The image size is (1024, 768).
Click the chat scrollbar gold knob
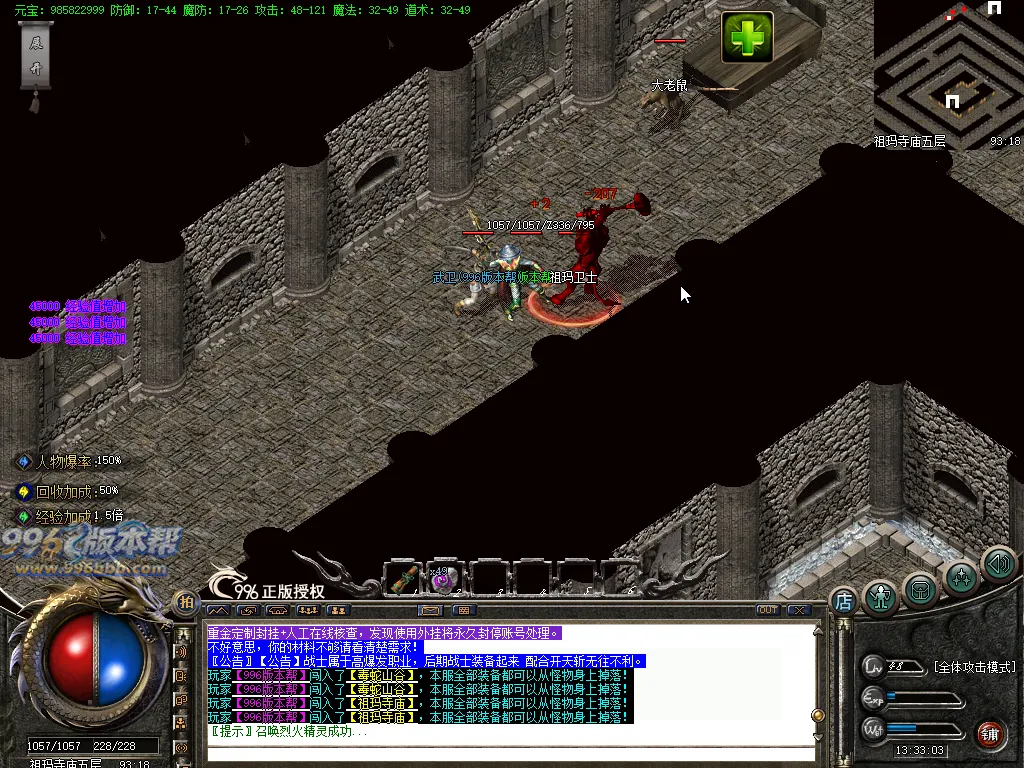click(817, 716)
